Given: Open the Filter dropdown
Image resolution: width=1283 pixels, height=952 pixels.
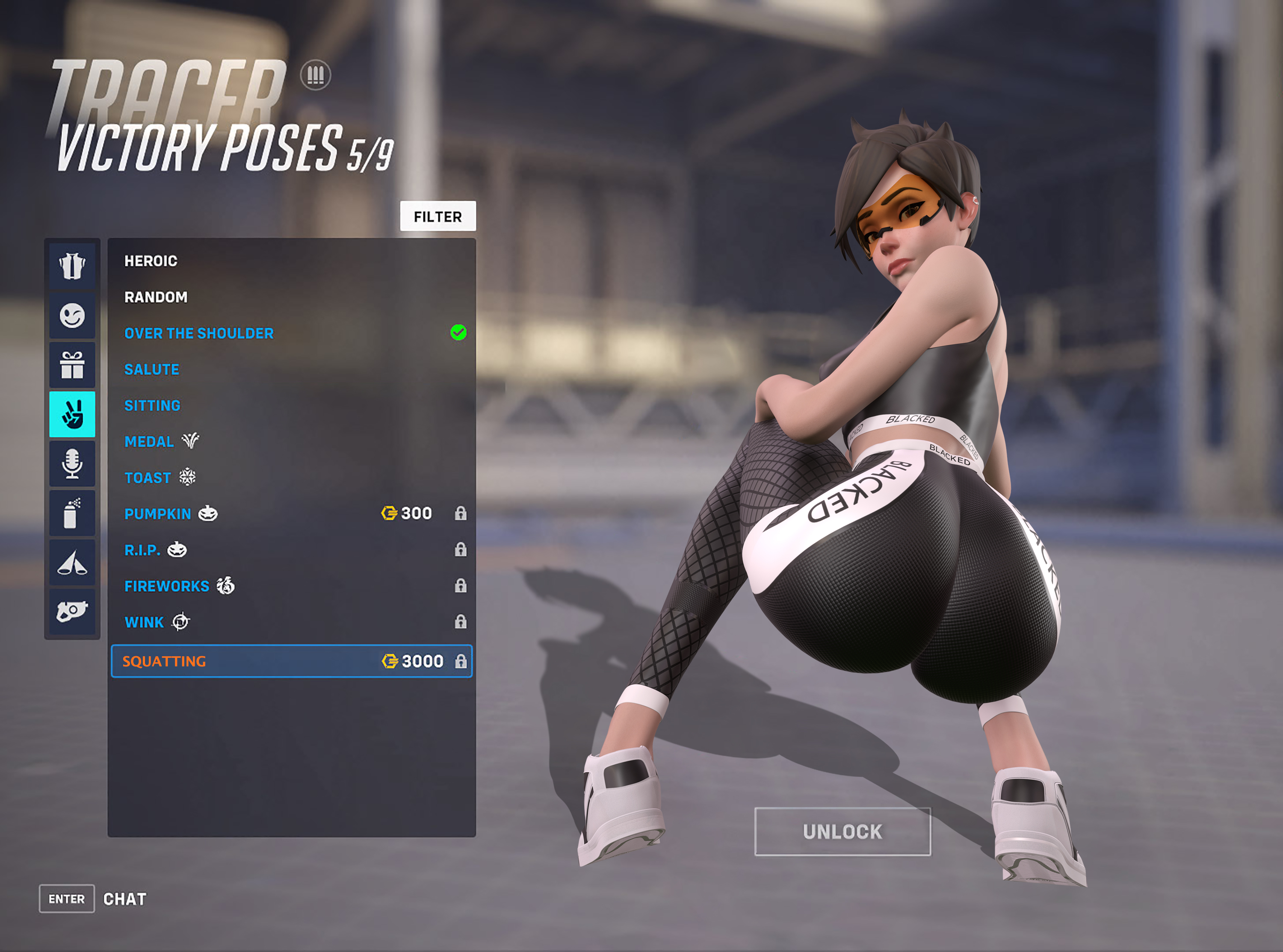Looking at the screenshot, I should click(x=438, y=216).
